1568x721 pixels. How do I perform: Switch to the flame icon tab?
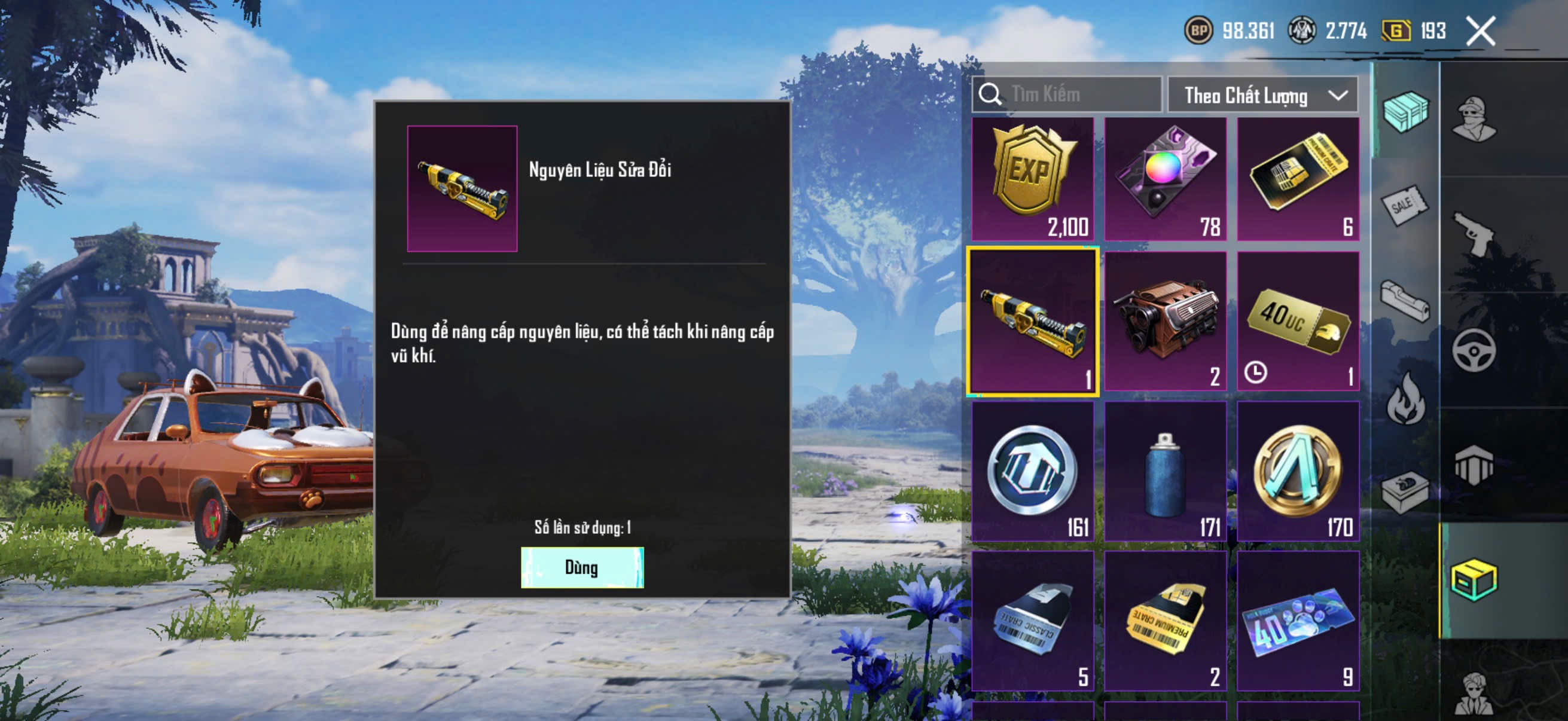(1405, 399)
